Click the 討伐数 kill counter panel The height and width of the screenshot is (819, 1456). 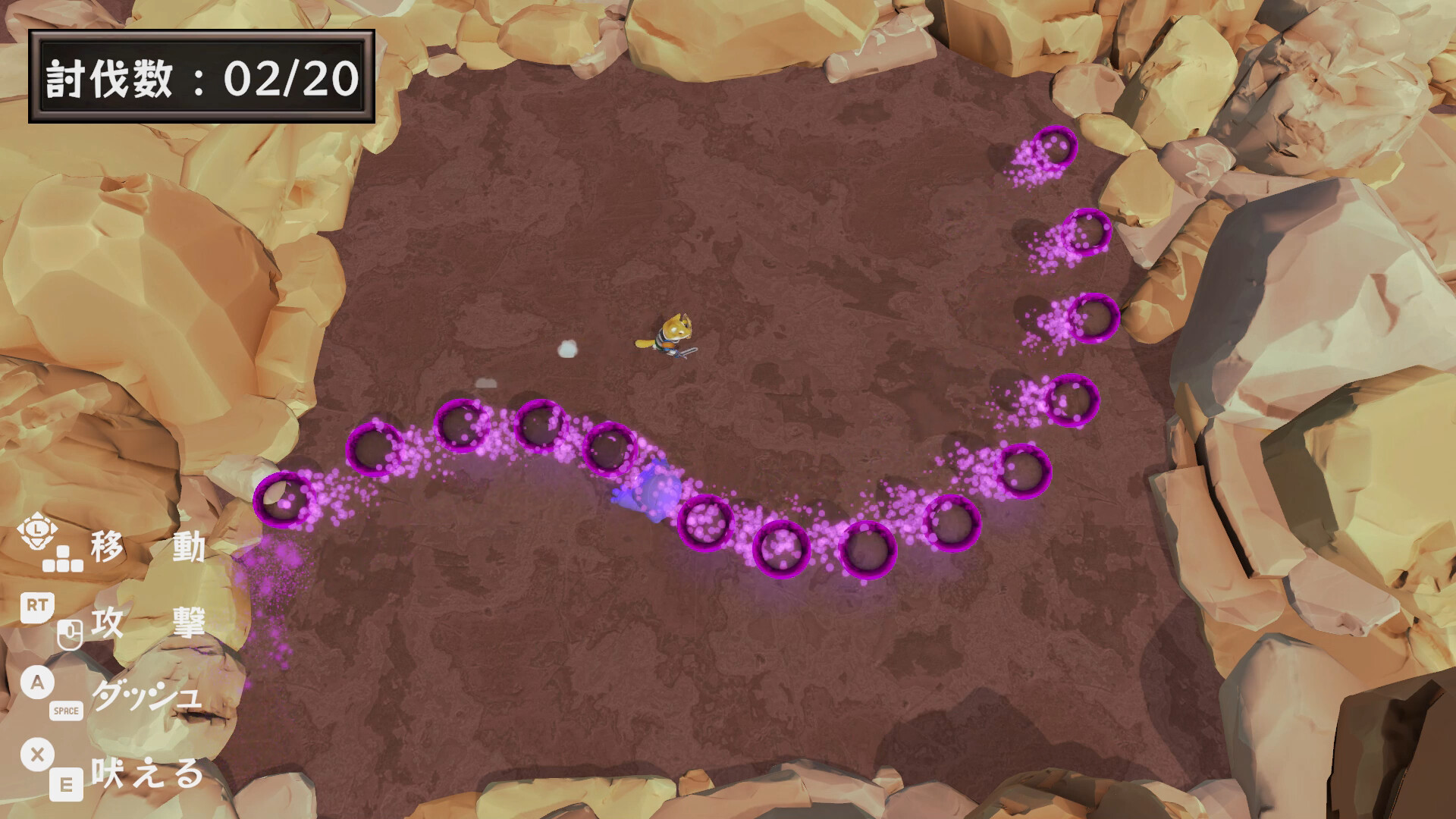click(201, 74)
